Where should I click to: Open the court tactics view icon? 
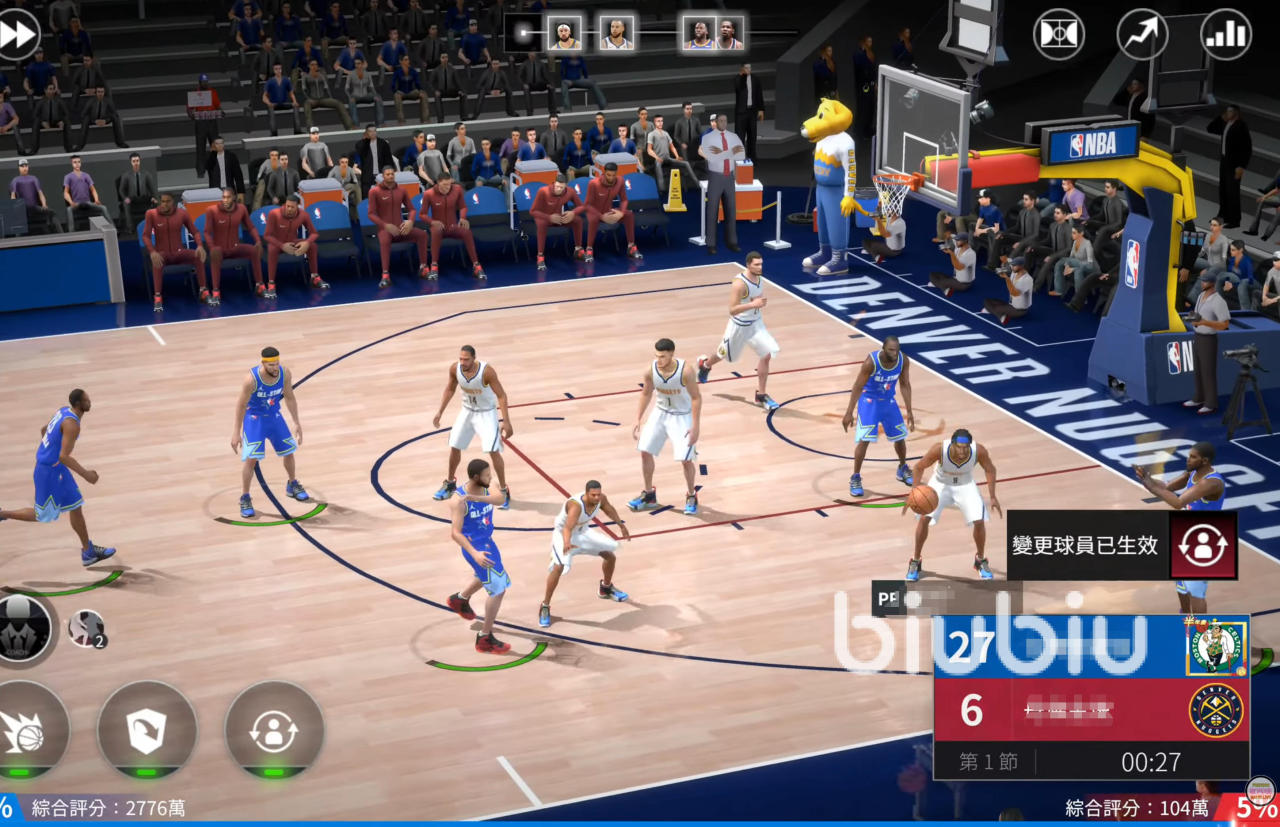[1059, 35]
